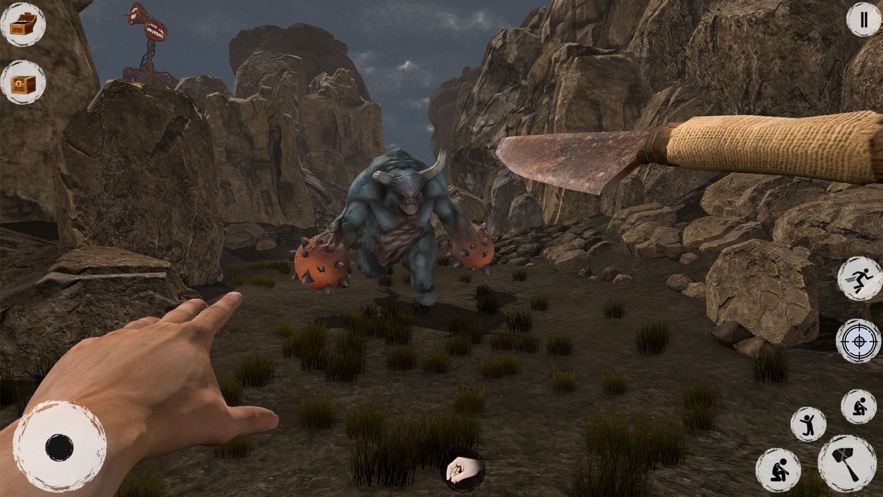Tap the closed treasure chest icon

(x=22, y=83)
